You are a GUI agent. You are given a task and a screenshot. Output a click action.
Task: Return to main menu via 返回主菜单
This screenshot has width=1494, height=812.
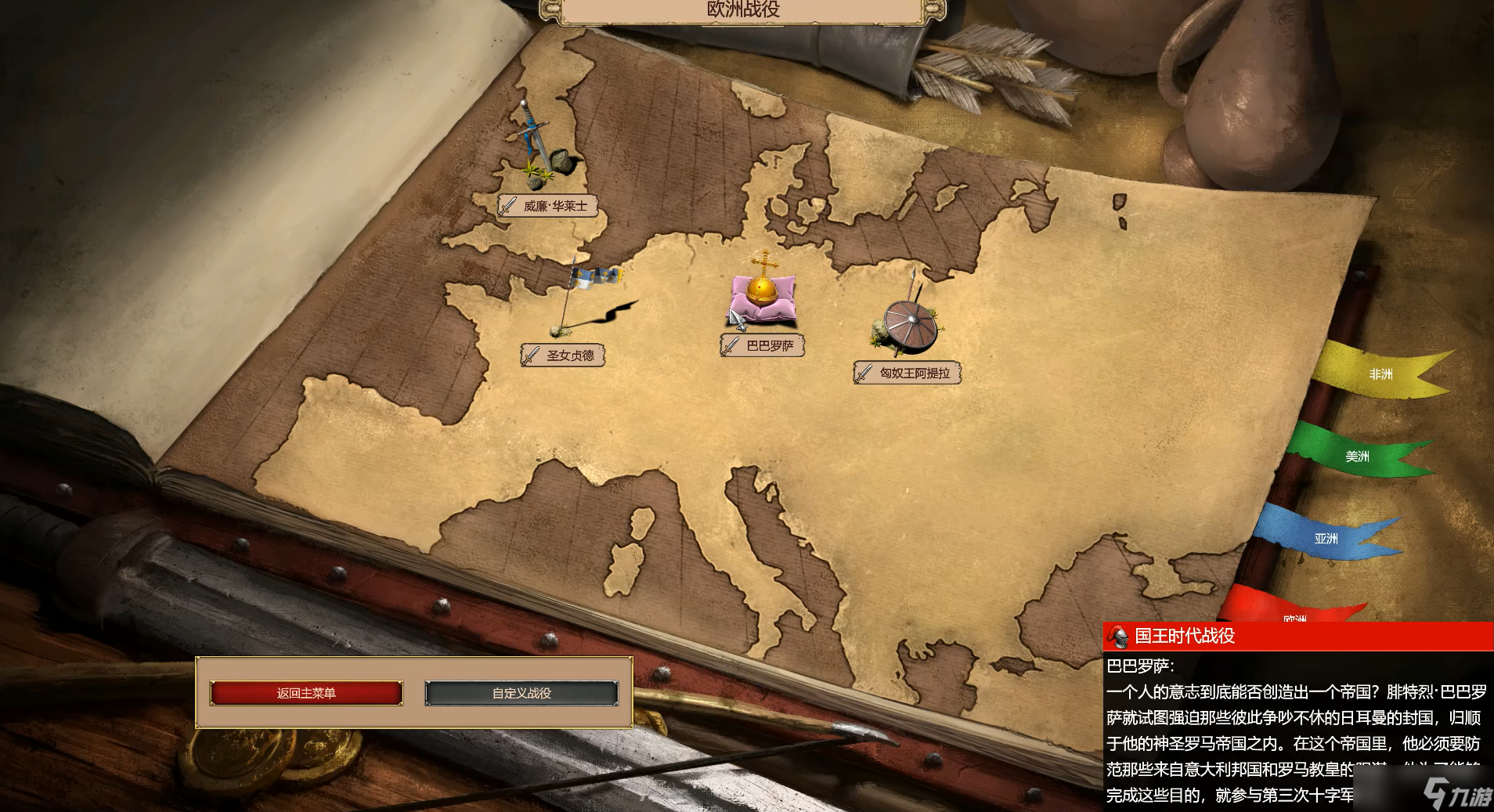click(306, 693)
